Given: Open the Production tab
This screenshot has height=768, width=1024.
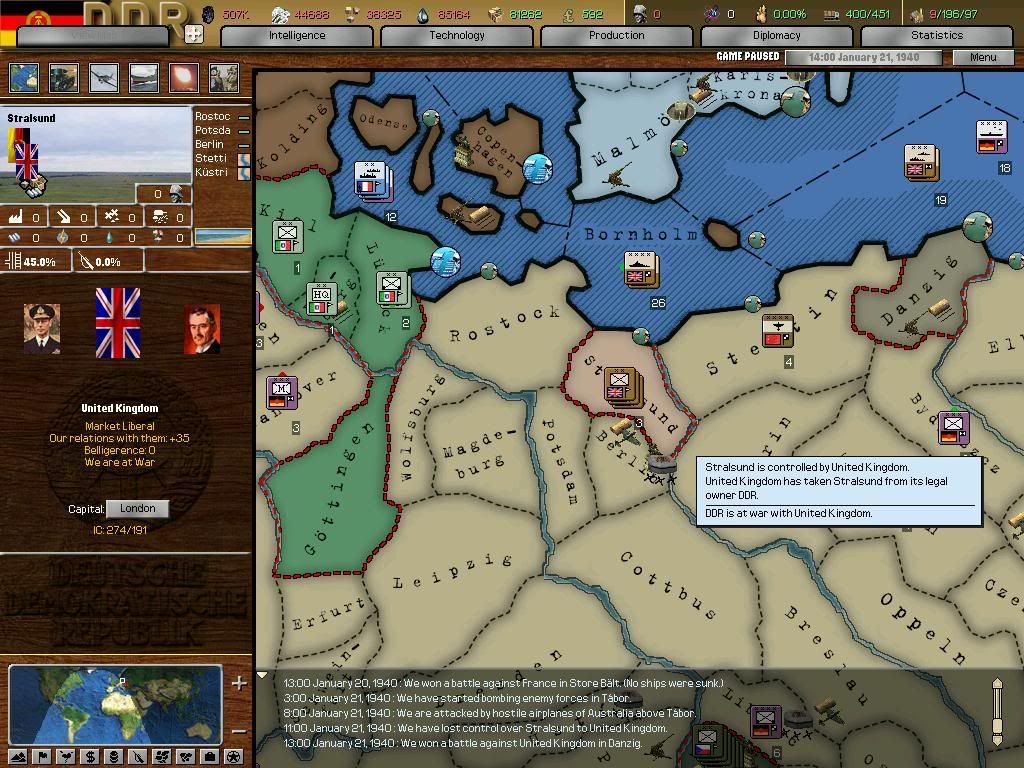Looking at the screenshot, I should pyautogui.click(x=616, y=36).
